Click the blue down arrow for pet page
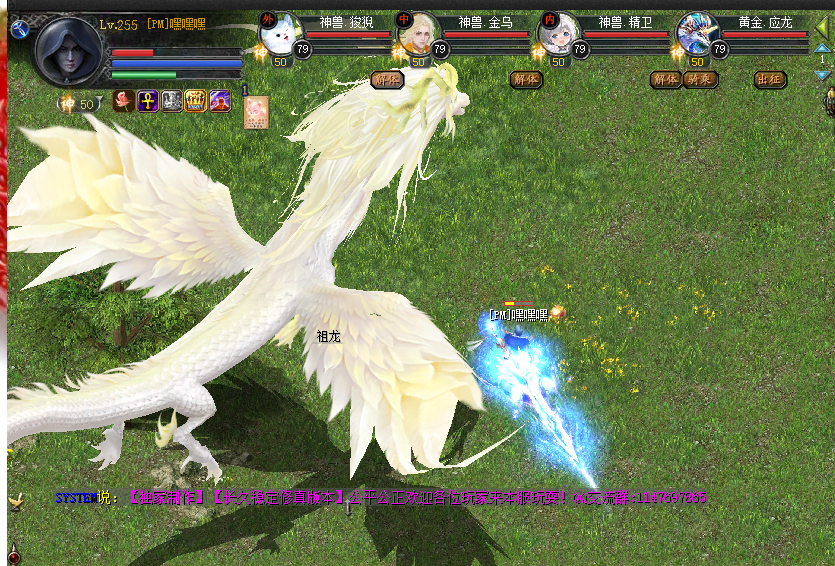 (822, 73)
